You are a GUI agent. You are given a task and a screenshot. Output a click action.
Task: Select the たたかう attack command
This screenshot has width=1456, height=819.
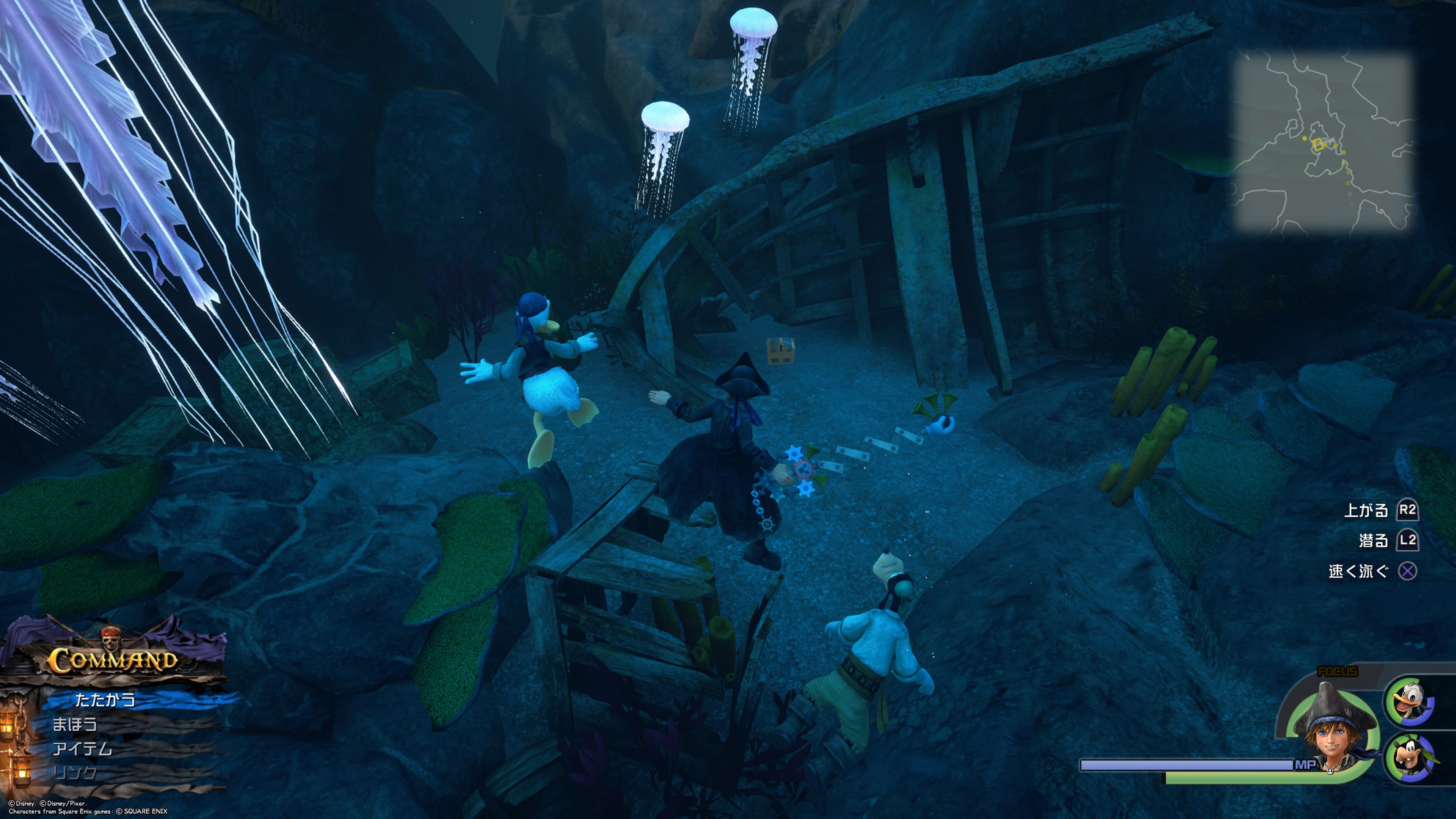tap(106, 700)
